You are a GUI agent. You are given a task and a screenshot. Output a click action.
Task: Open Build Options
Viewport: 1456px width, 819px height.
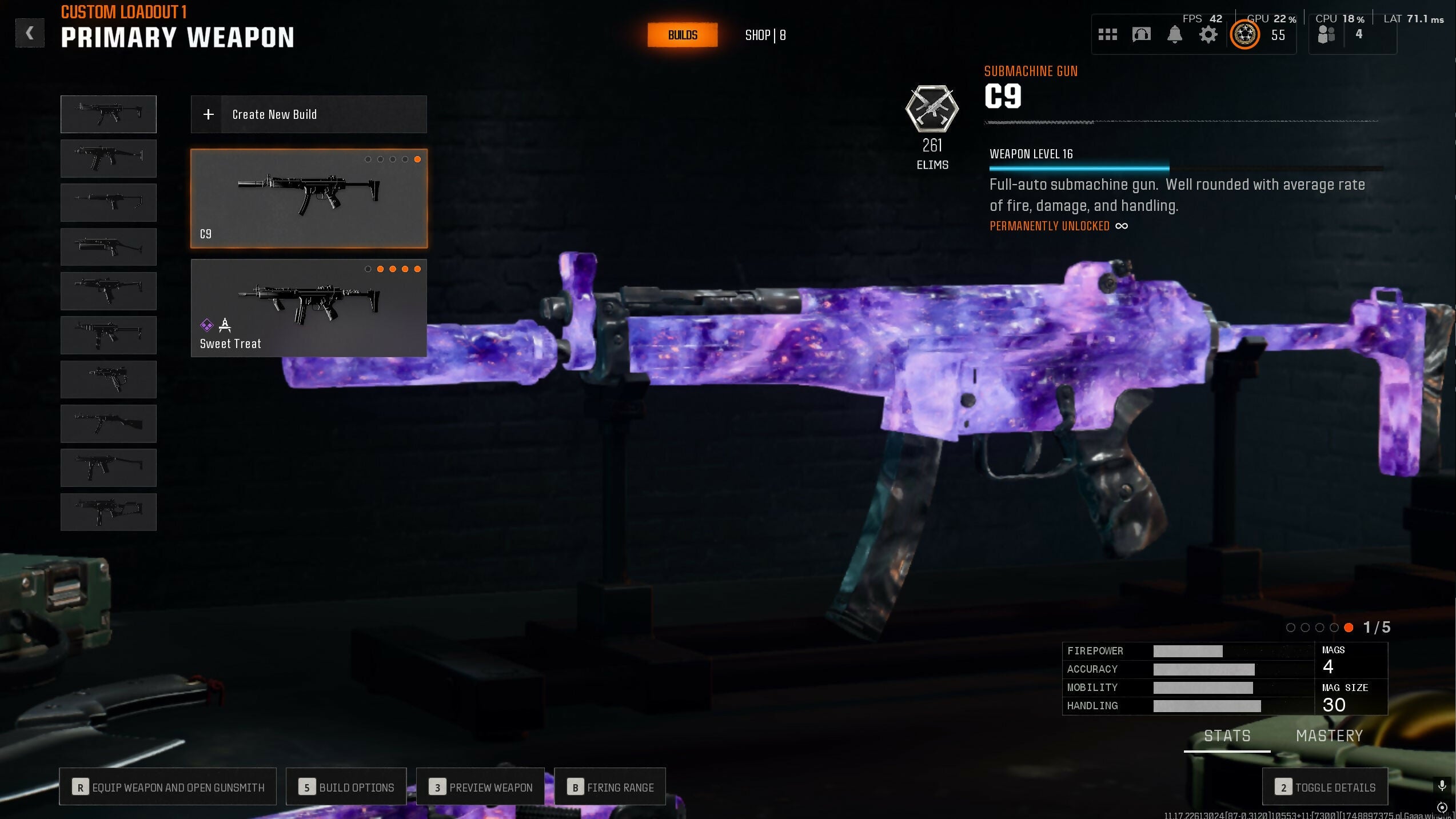[346, 787]
